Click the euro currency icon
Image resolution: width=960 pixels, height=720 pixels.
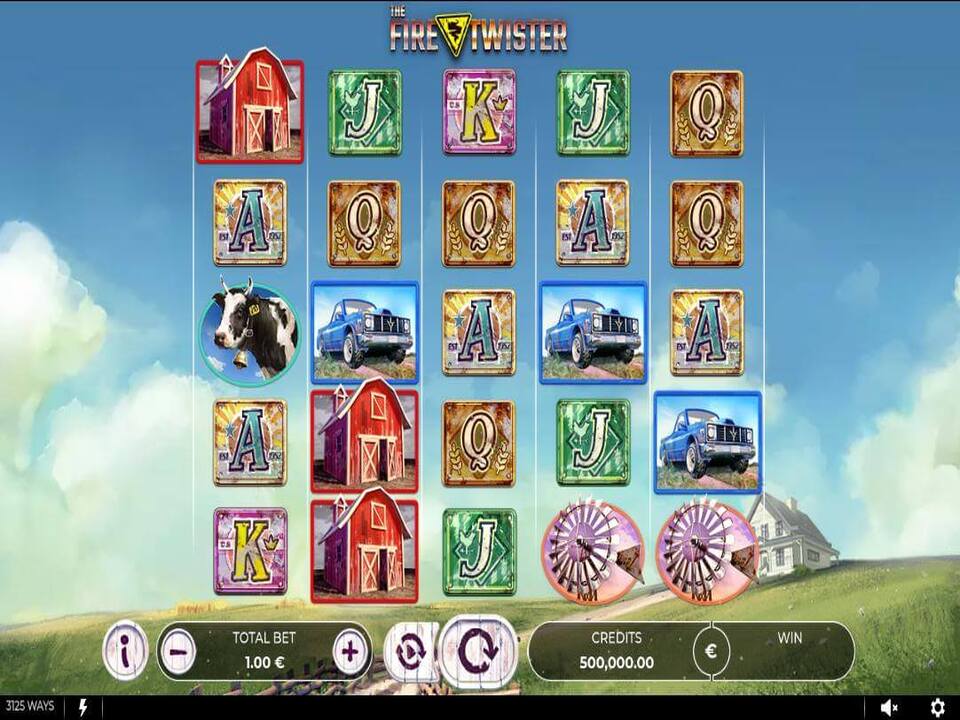coord(711,652)
